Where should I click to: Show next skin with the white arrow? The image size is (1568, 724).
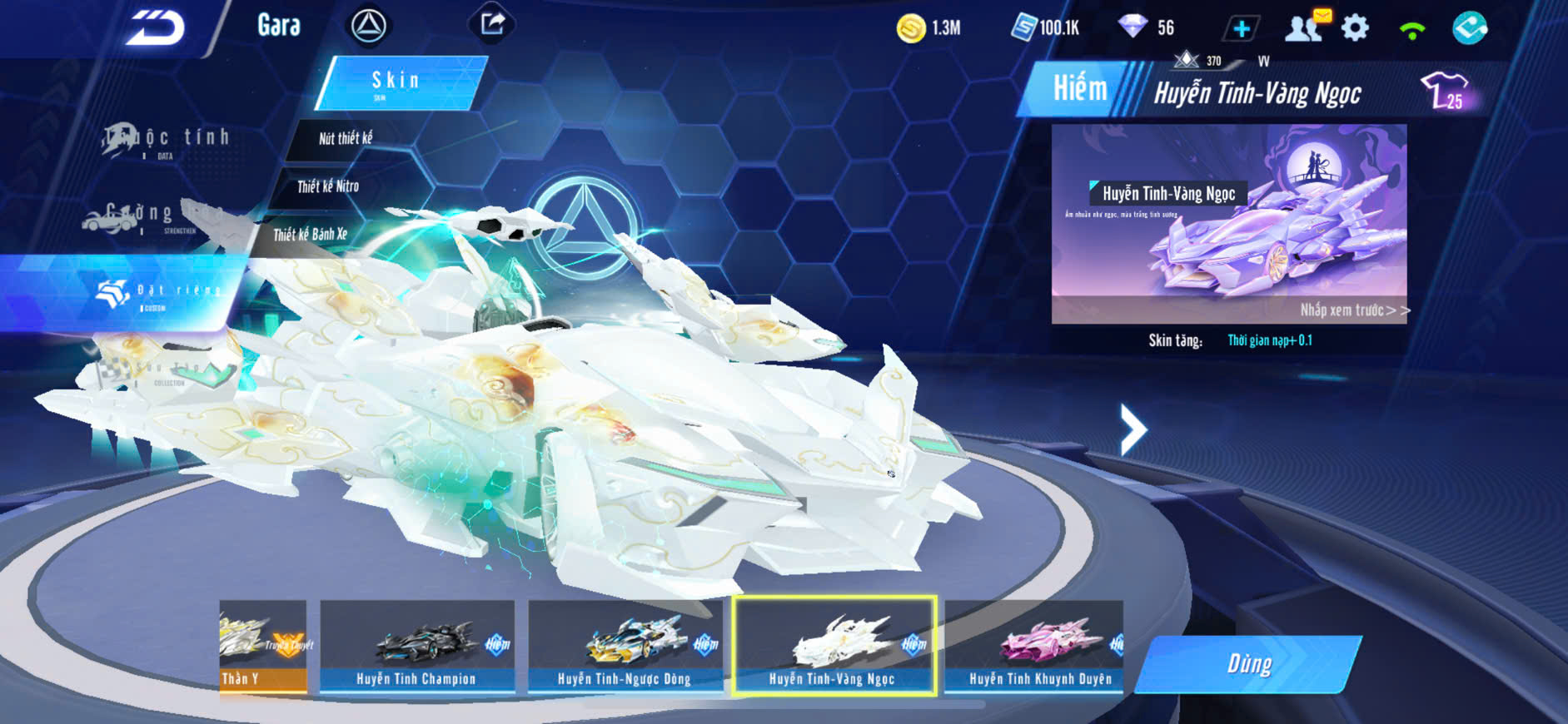tap(1132, 429)
